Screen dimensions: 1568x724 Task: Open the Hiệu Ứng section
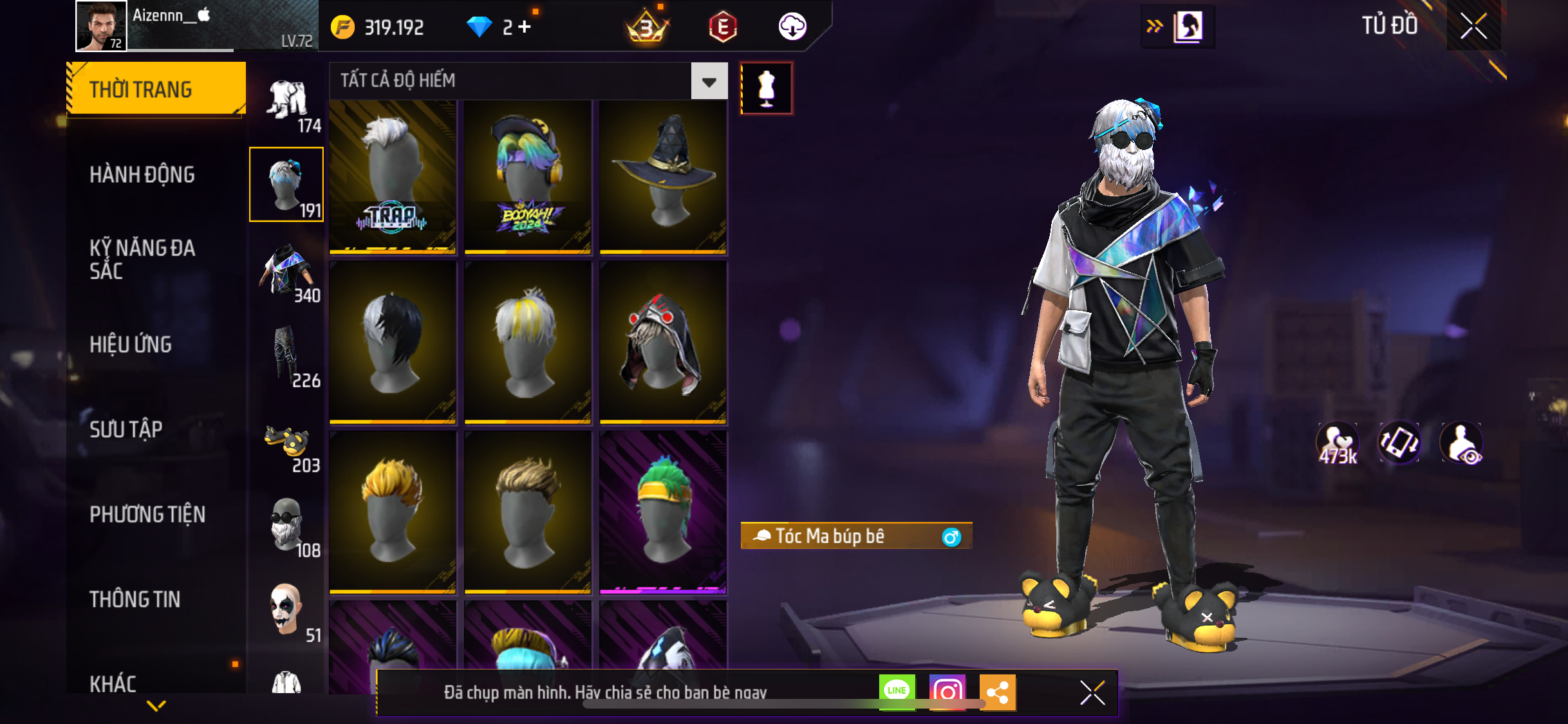tap(131, 344)
